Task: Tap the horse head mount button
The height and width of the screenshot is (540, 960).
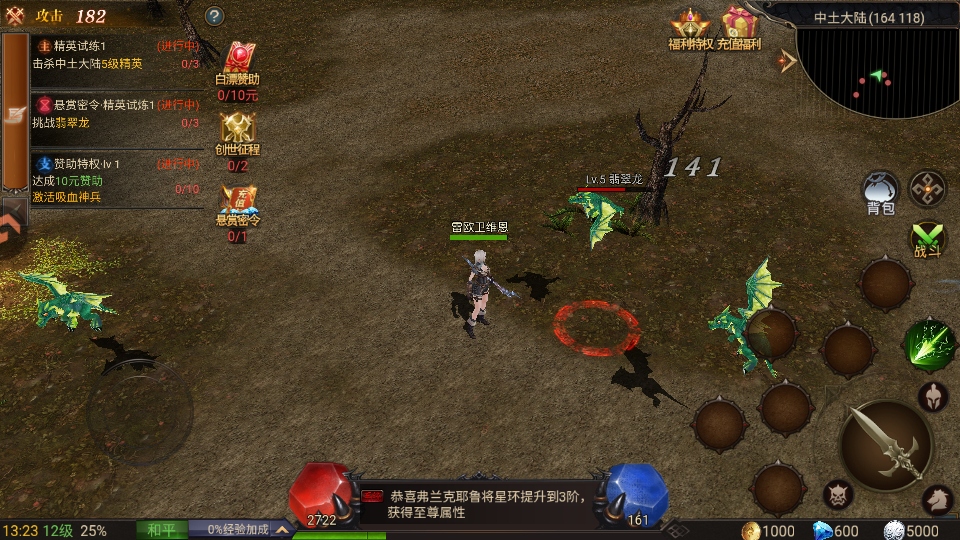Action: coord(936,497)
